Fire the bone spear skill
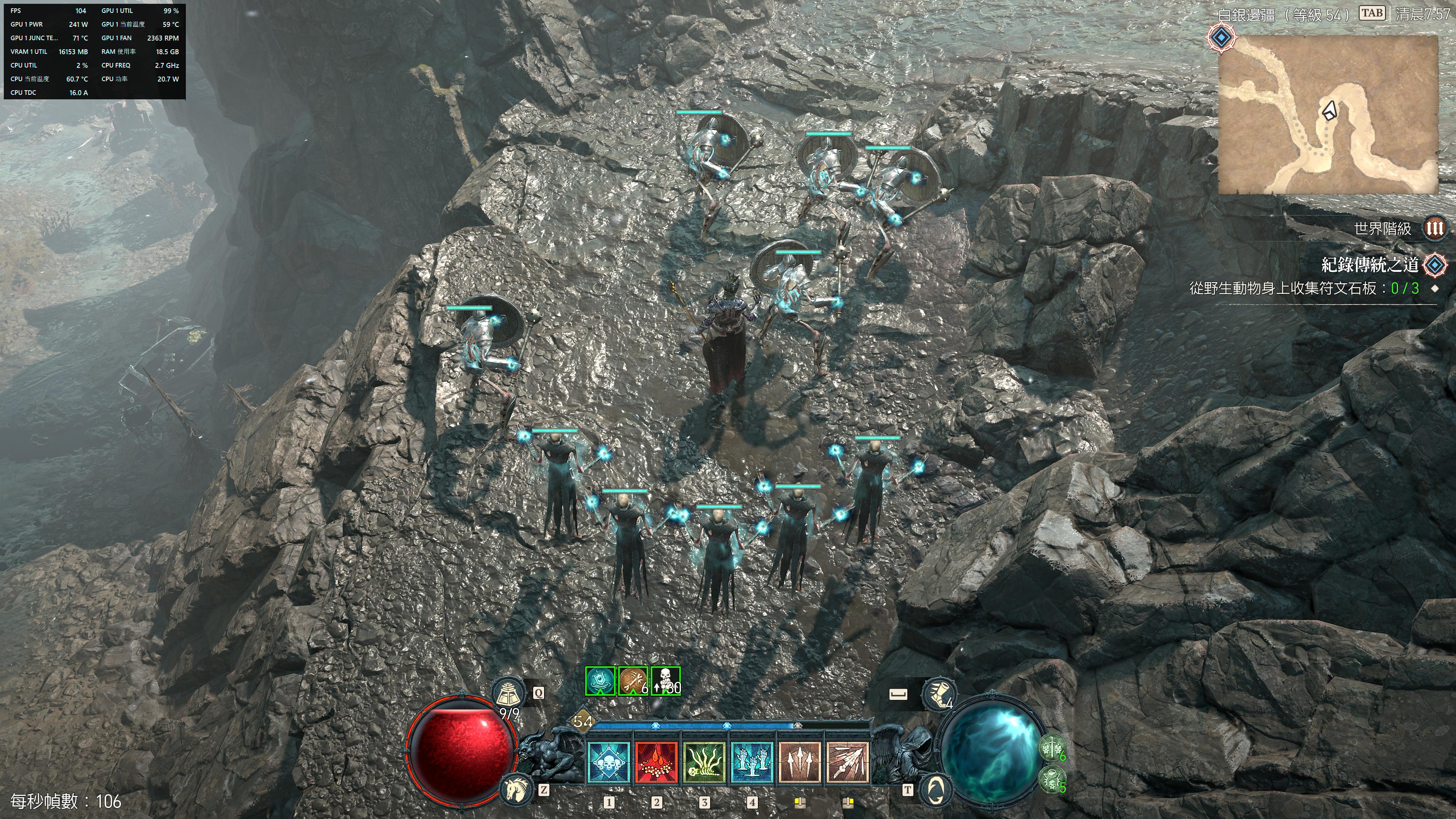 coord(847,762)
